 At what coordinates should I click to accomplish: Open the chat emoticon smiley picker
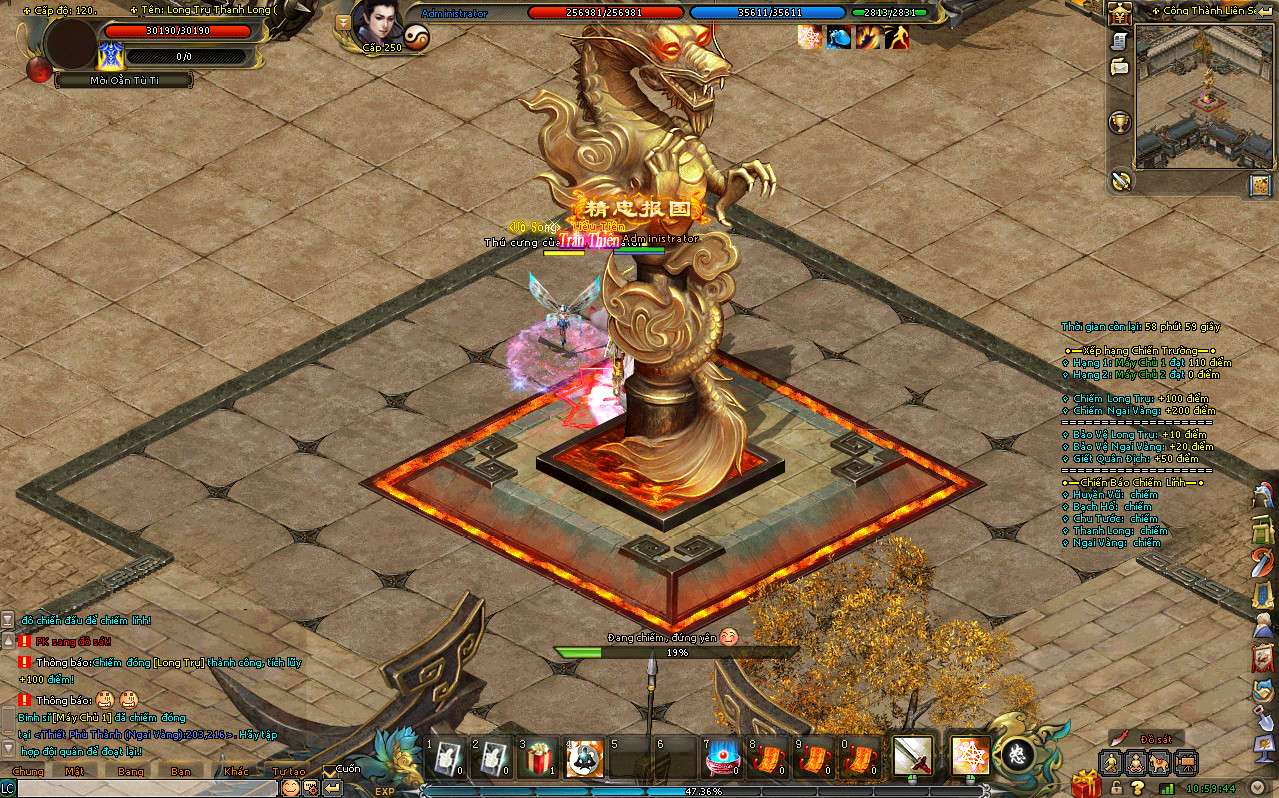click(290, 787)
